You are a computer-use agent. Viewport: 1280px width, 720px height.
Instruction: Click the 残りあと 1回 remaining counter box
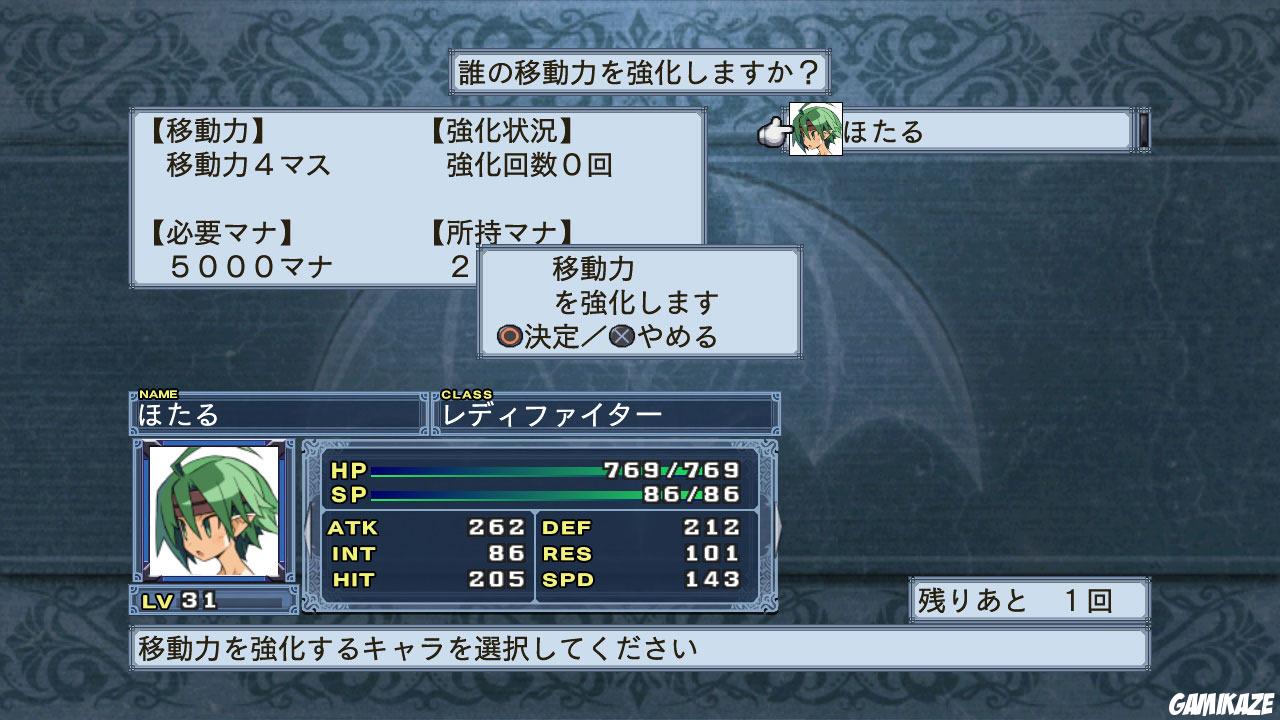[x=1027, y=598]
